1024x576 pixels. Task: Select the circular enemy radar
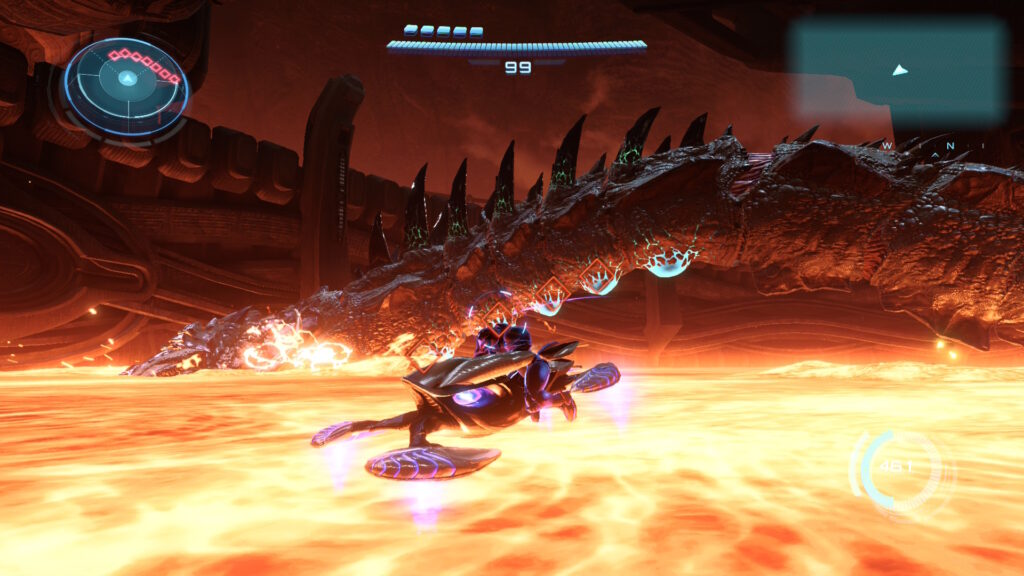click(126, 89)
